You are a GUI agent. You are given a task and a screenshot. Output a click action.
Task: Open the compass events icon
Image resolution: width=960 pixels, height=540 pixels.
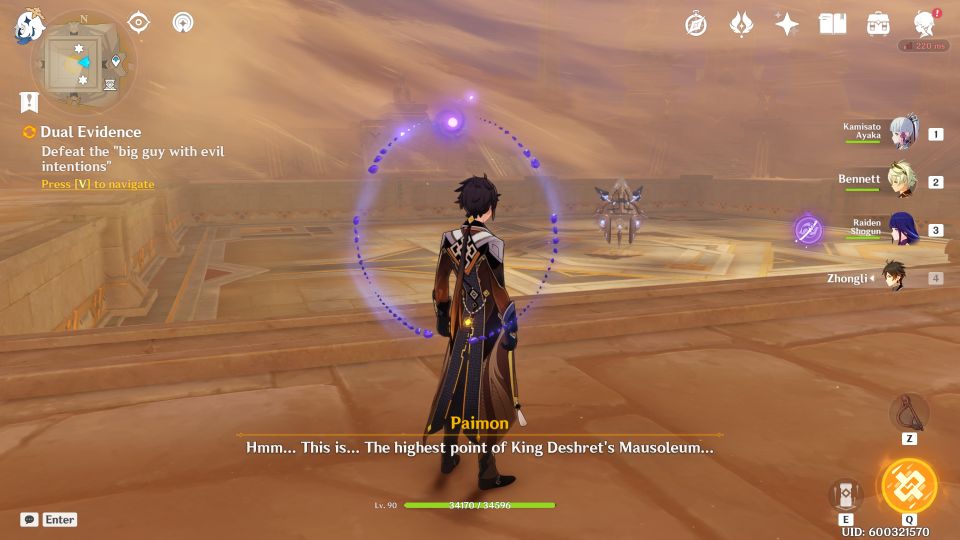[x=696, y=24]
